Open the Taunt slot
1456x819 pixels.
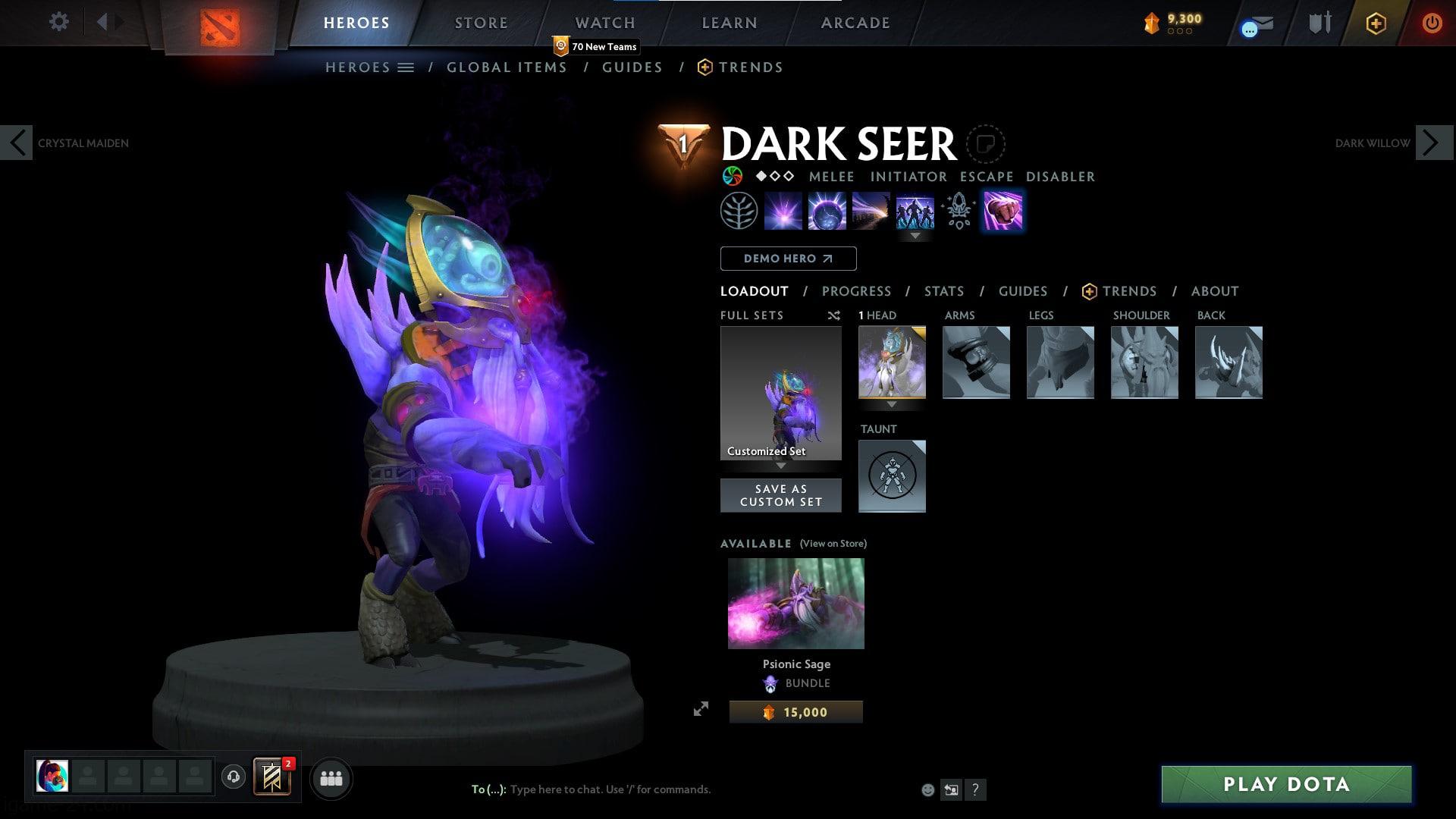coord(892,476)
